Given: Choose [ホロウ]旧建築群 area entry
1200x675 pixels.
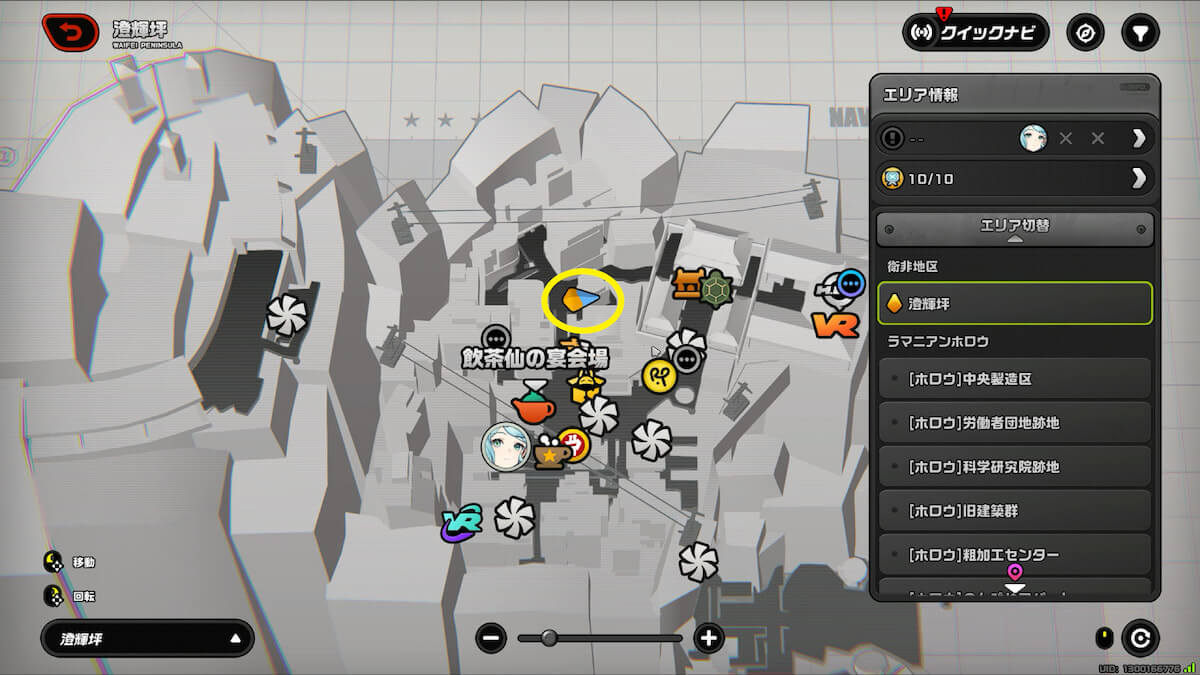Looking at the screenshot, I should click(1015, 511).
